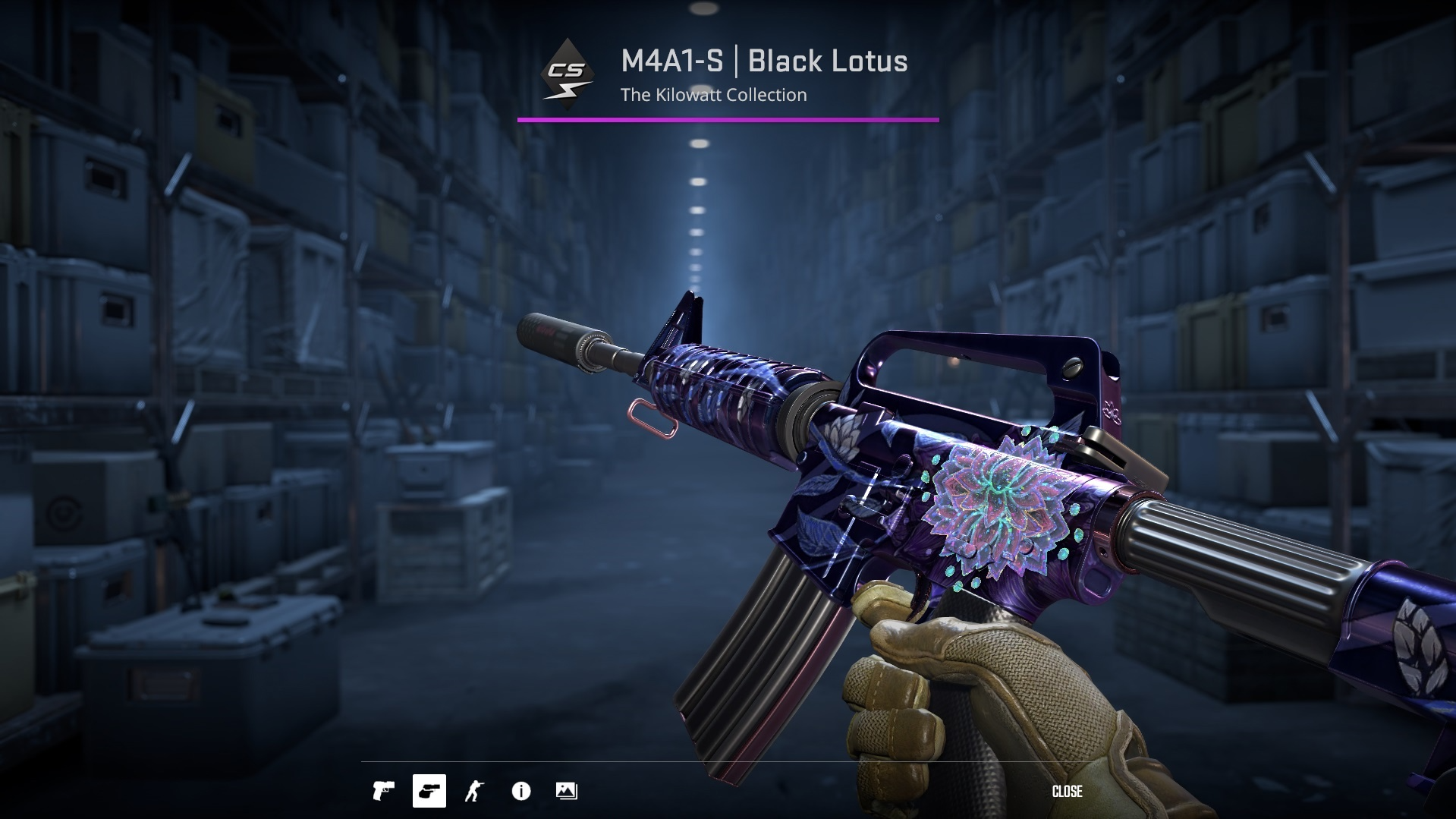The image size is (1456, 819).
Task: Open the item info circle icon
Action: point(521,792)
